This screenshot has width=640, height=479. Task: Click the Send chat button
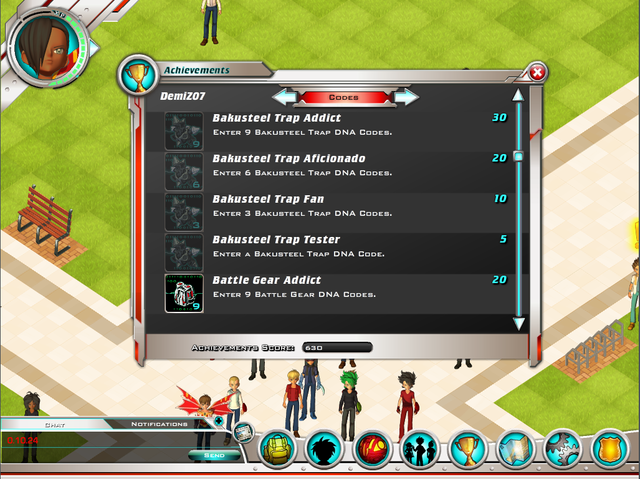tap(214, 455)
